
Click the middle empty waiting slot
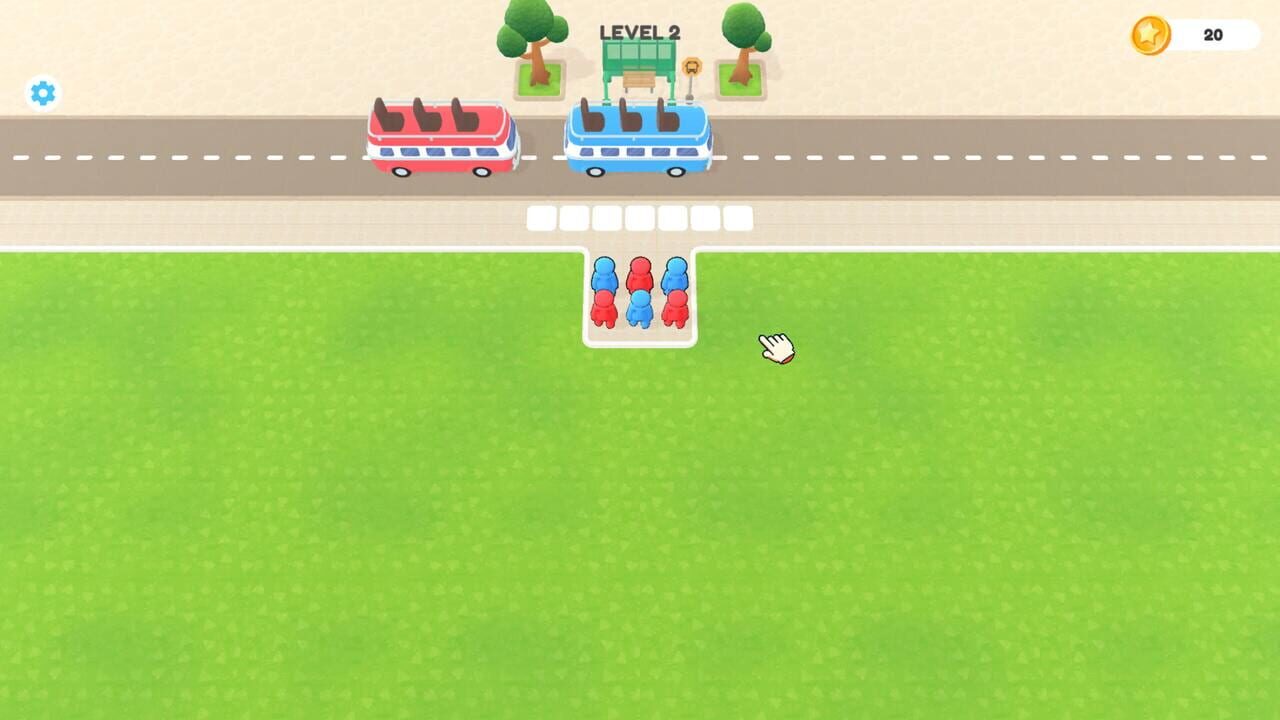point(641,217)
